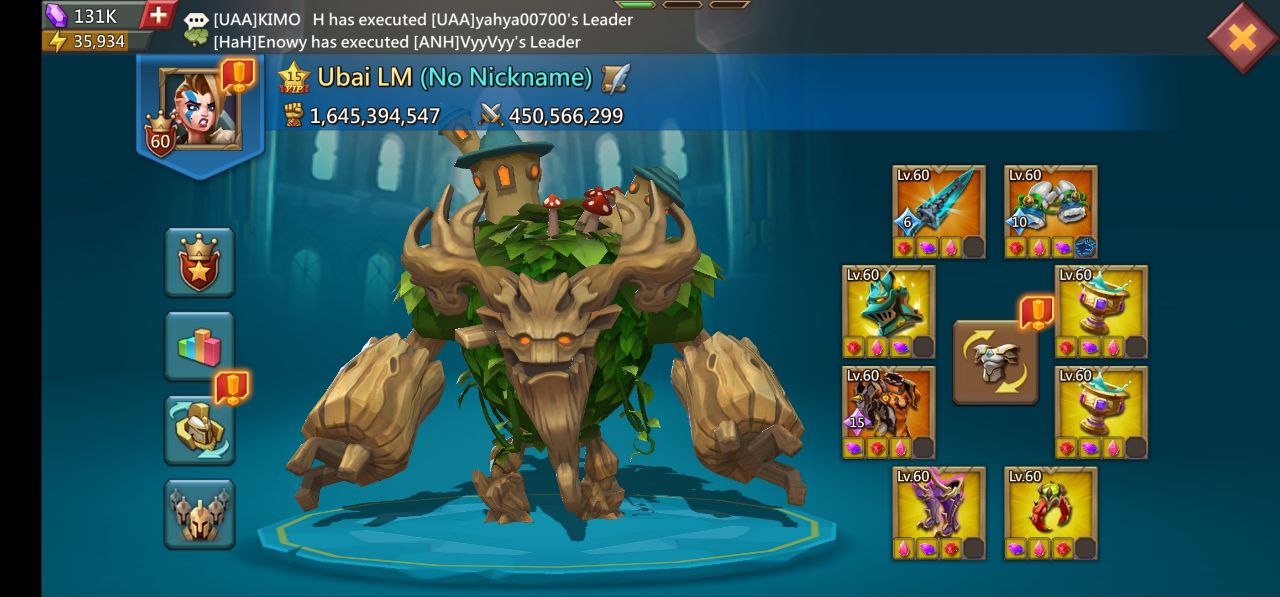Select the equipped blue sword slot
The image size is (1280, 597).
click(939, 203)
